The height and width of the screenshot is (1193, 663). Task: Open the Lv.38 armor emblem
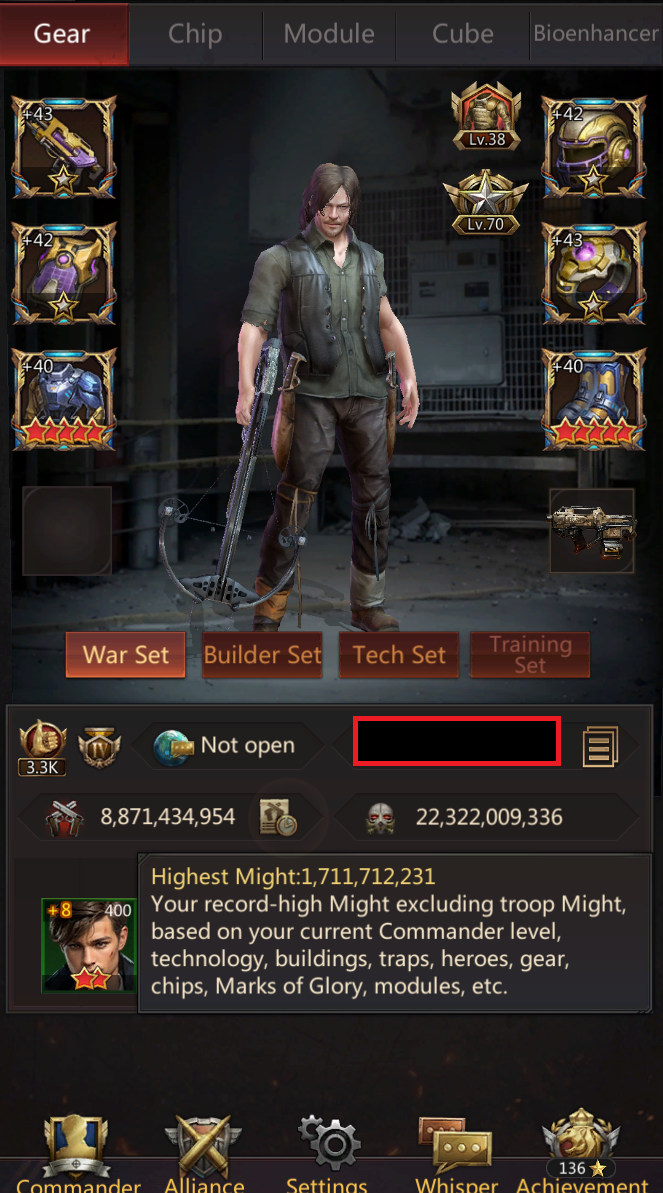click(486, 116)
